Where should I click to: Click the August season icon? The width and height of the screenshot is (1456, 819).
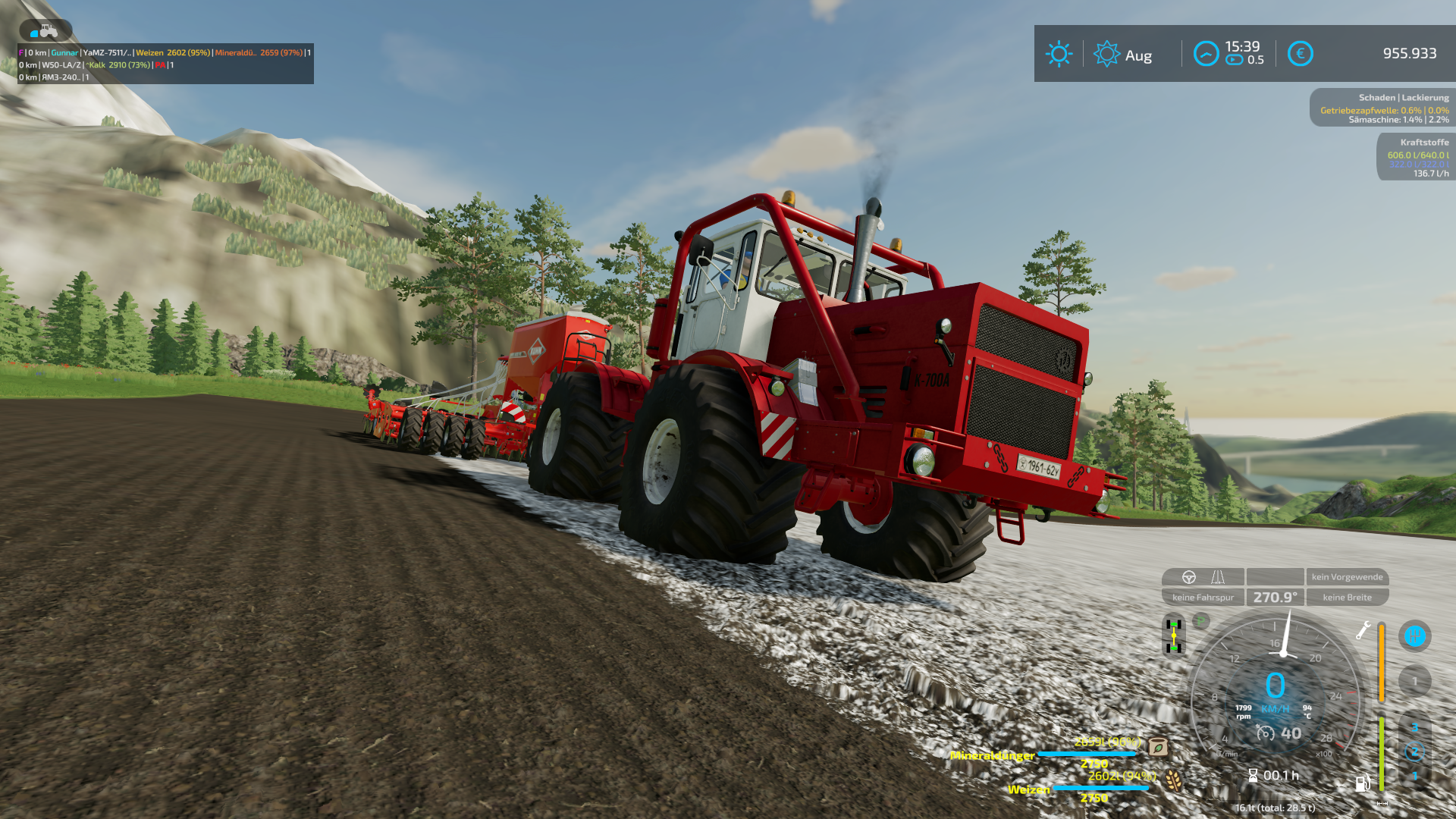coord(1106,54)
